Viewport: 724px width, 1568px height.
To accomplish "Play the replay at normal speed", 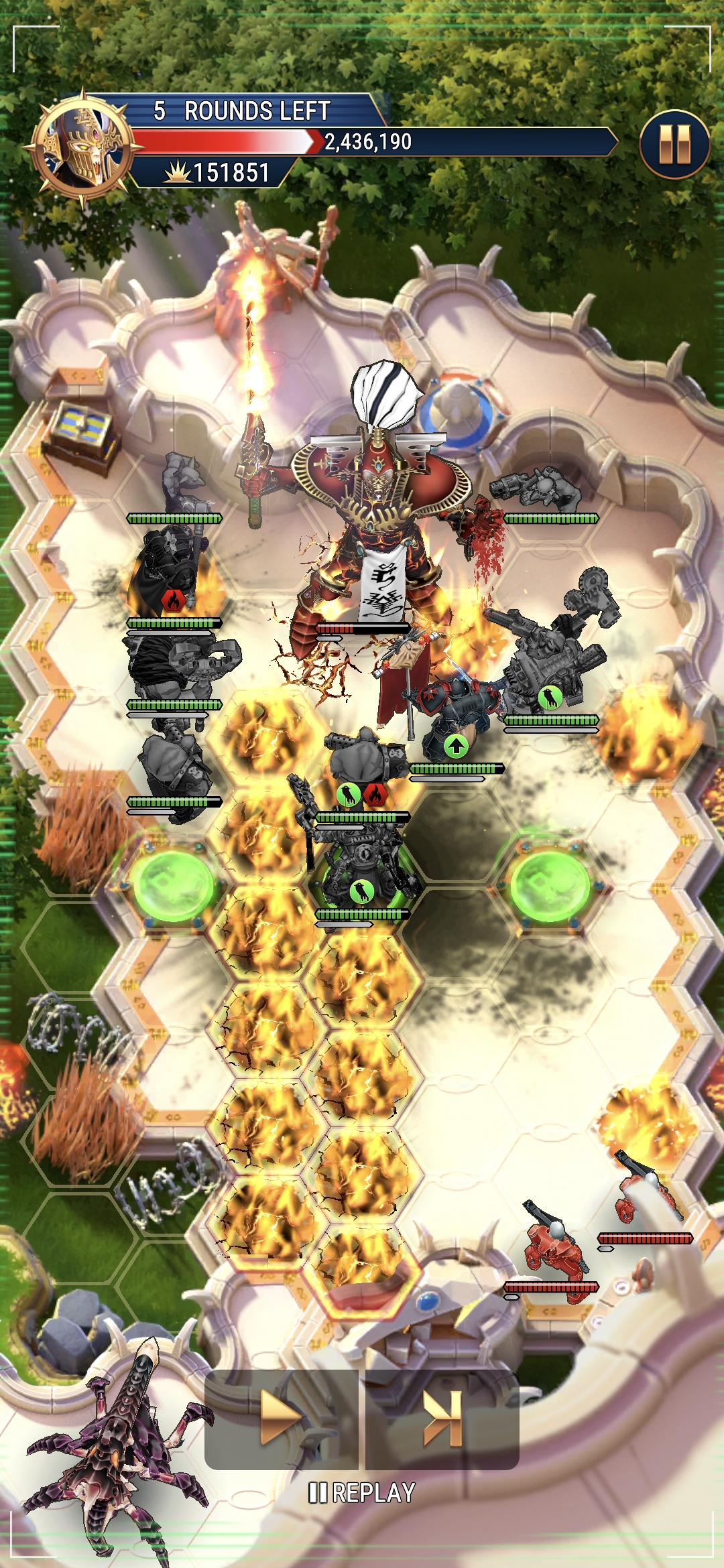I will (282, 1419).
